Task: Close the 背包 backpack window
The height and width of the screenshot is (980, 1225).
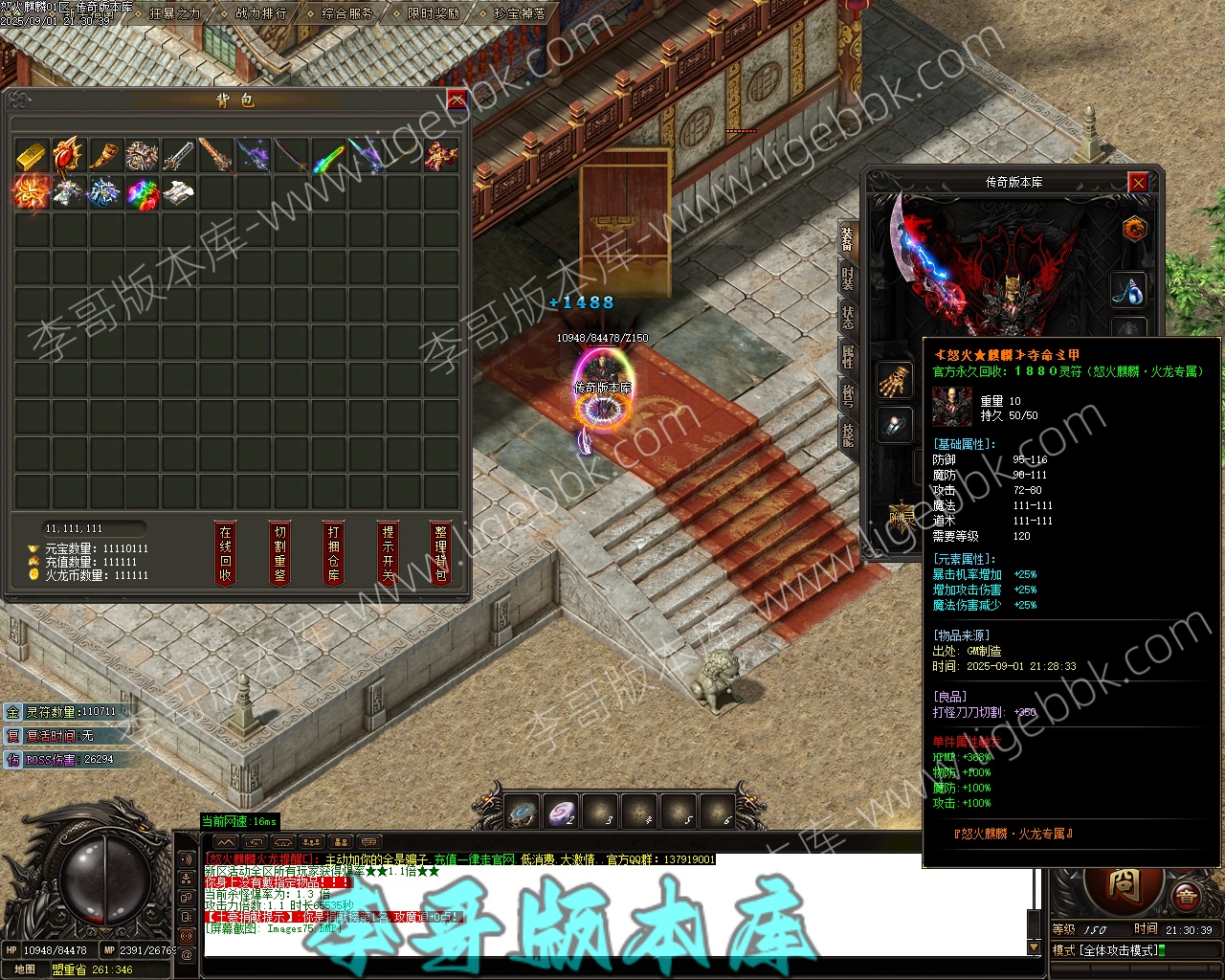Action: coord(457,100)
